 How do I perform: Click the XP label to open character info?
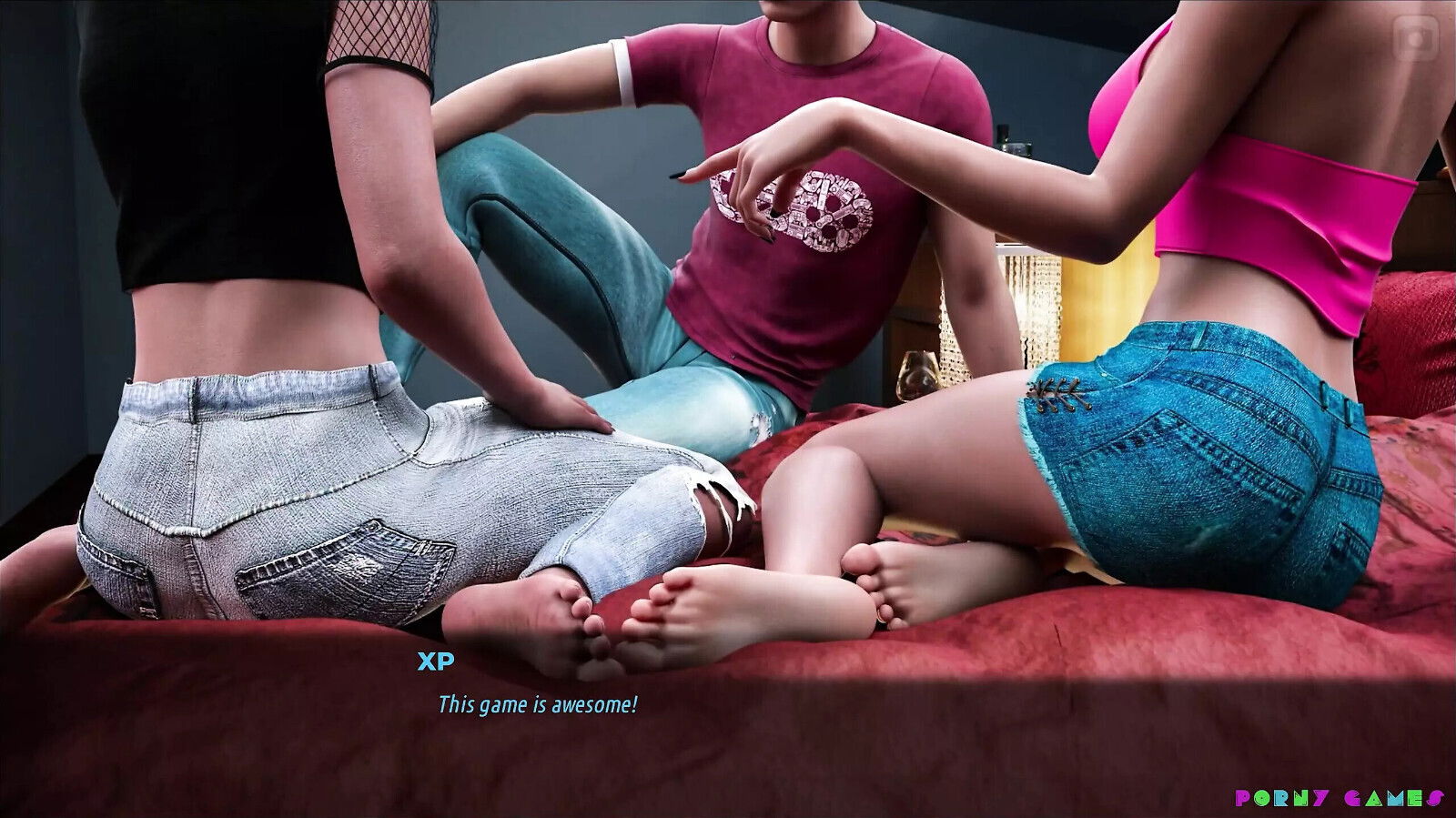[434, 661]
